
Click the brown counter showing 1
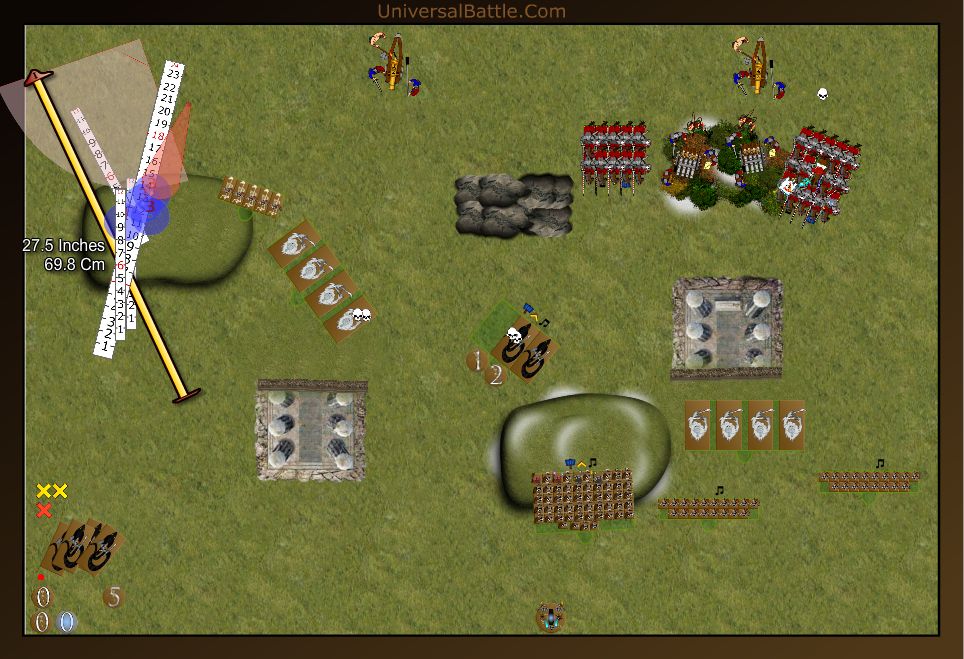(478, 360)
